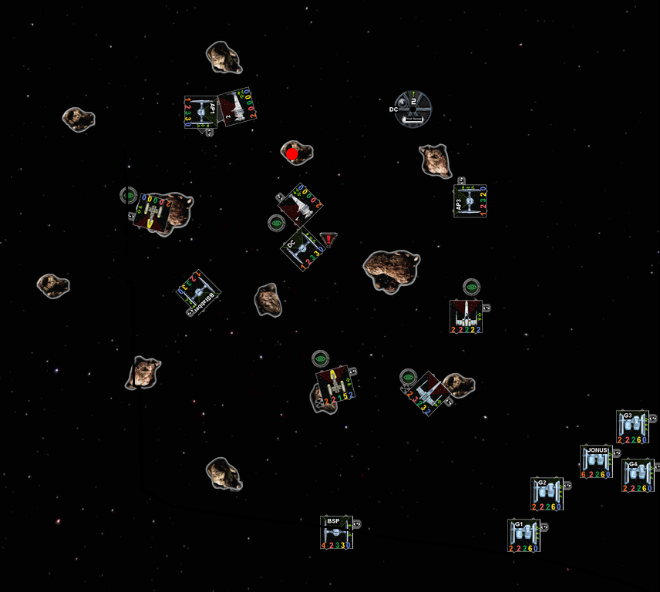Click the AP3 ship token
The image size is (660, 592).
pos(470,200)
